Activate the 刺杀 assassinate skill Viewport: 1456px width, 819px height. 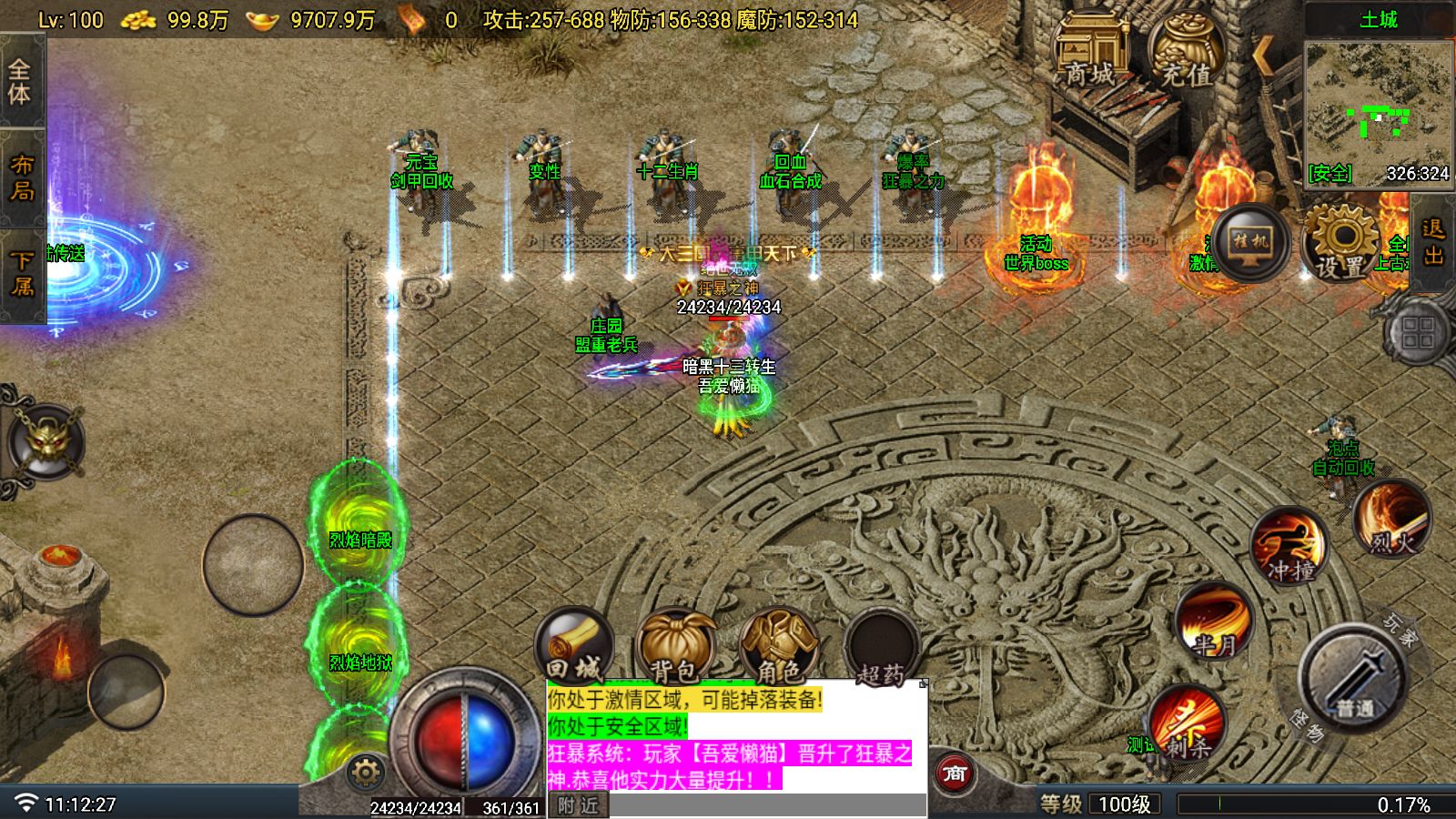pyautogui.click(x=1187, y=723)
